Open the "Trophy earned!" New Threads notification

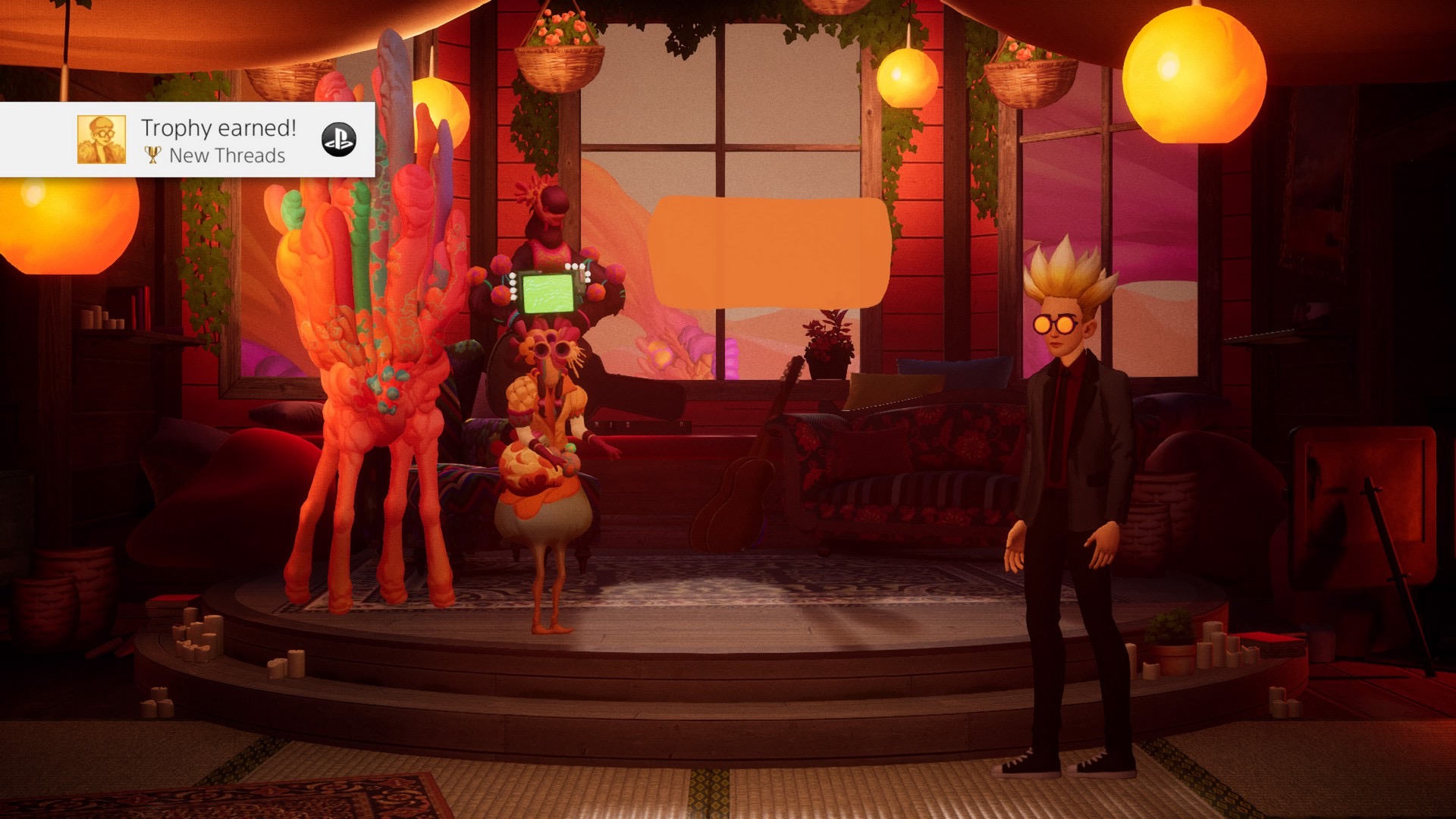coord(218,140)
